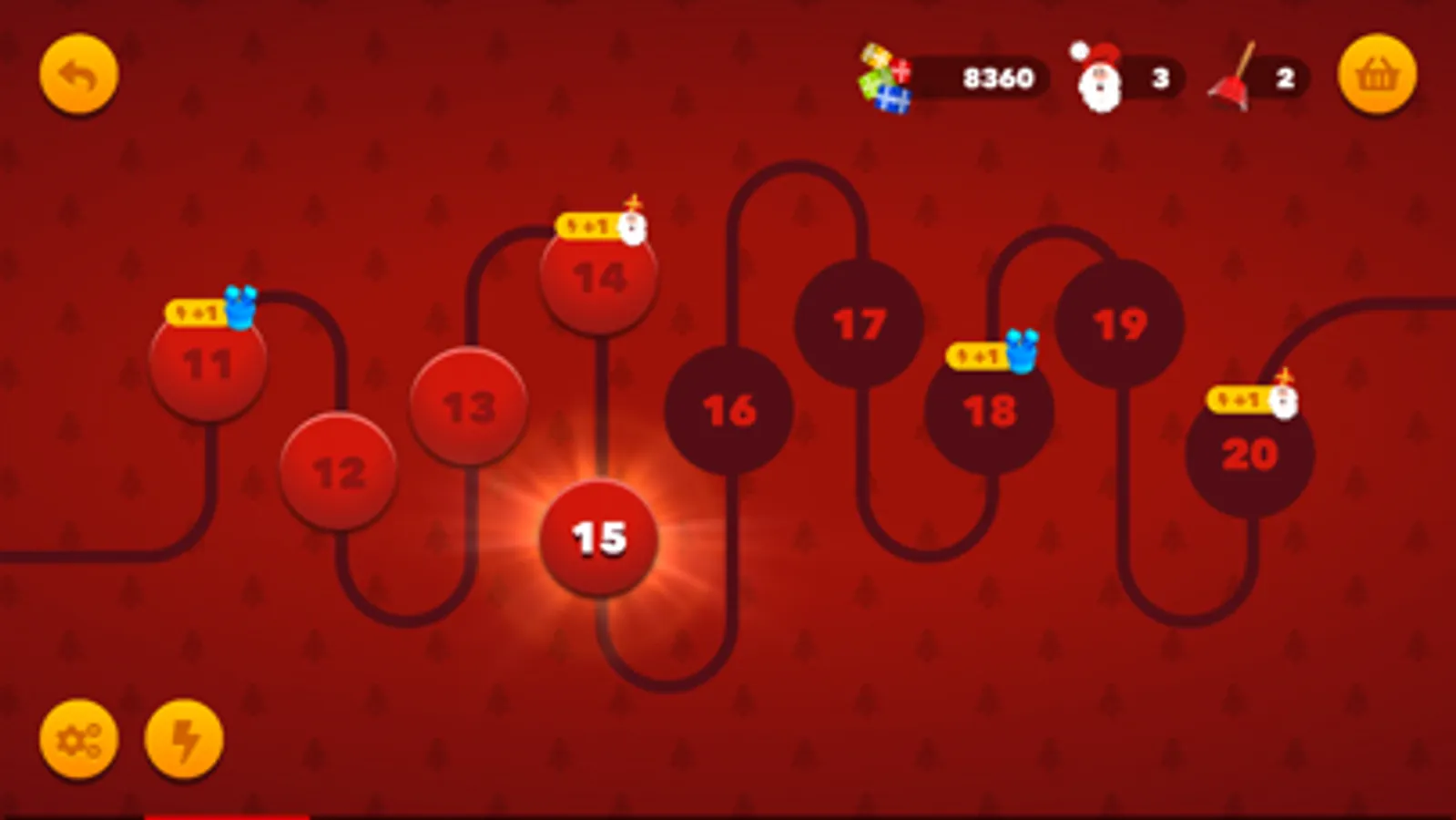Click the 9+1 badge on level 18
1456x820 pixels.
tap(977, 356)
